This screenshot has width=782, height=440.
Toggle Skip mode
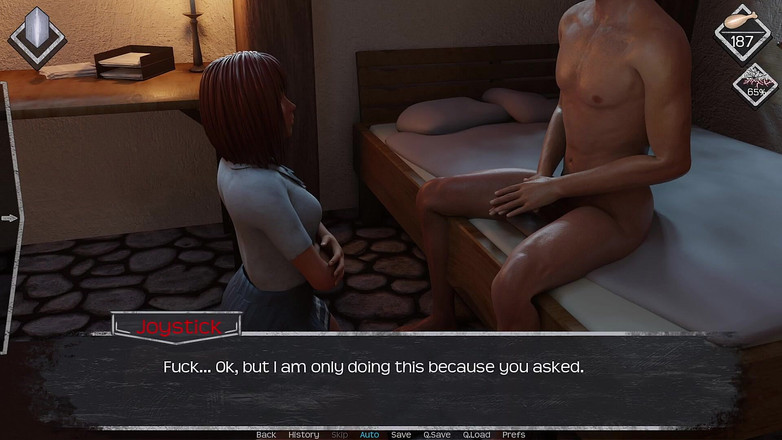(x=340, y=435)
